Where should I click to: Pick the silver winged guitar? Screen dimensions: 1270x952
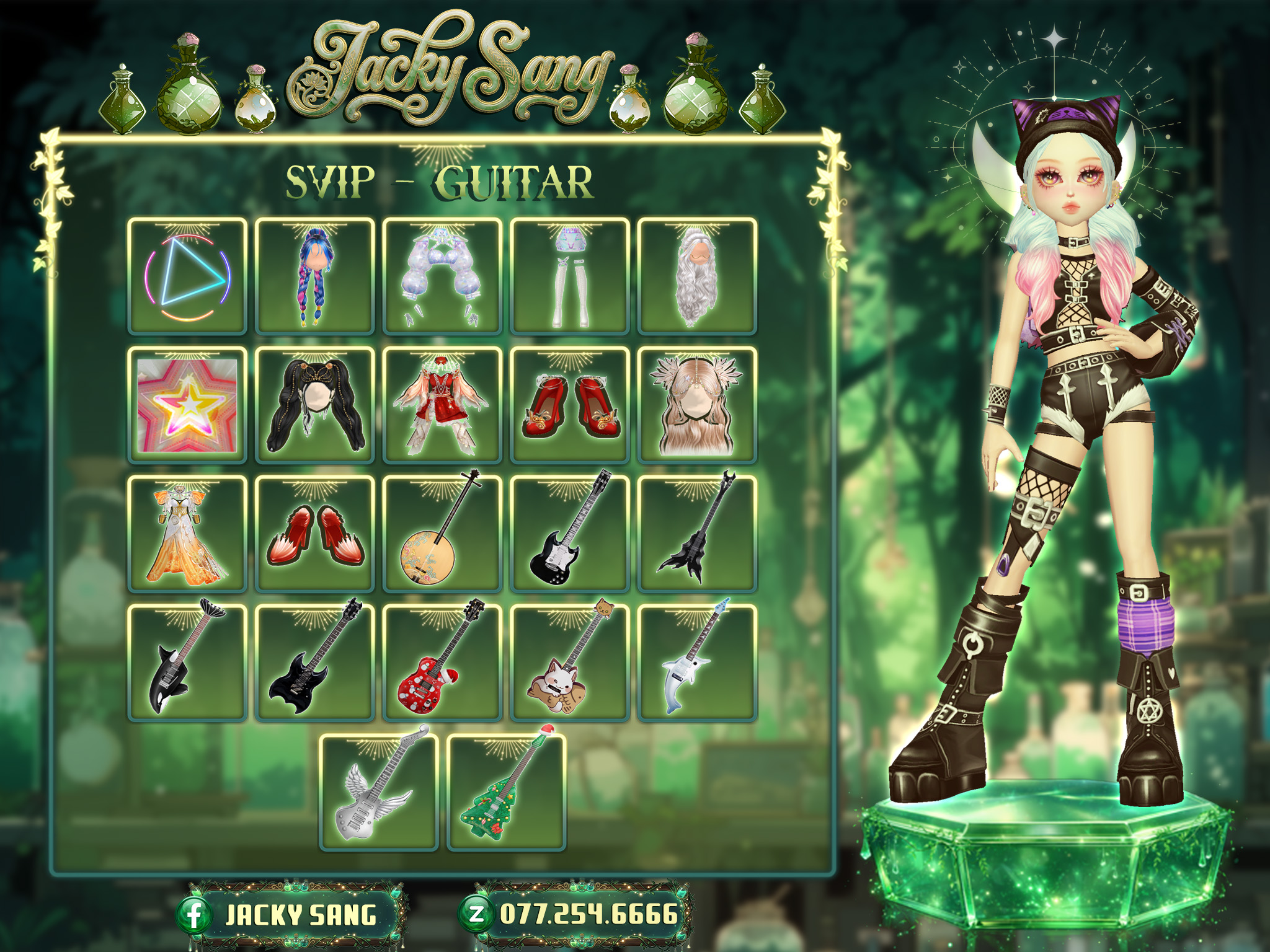click(379, 791)
